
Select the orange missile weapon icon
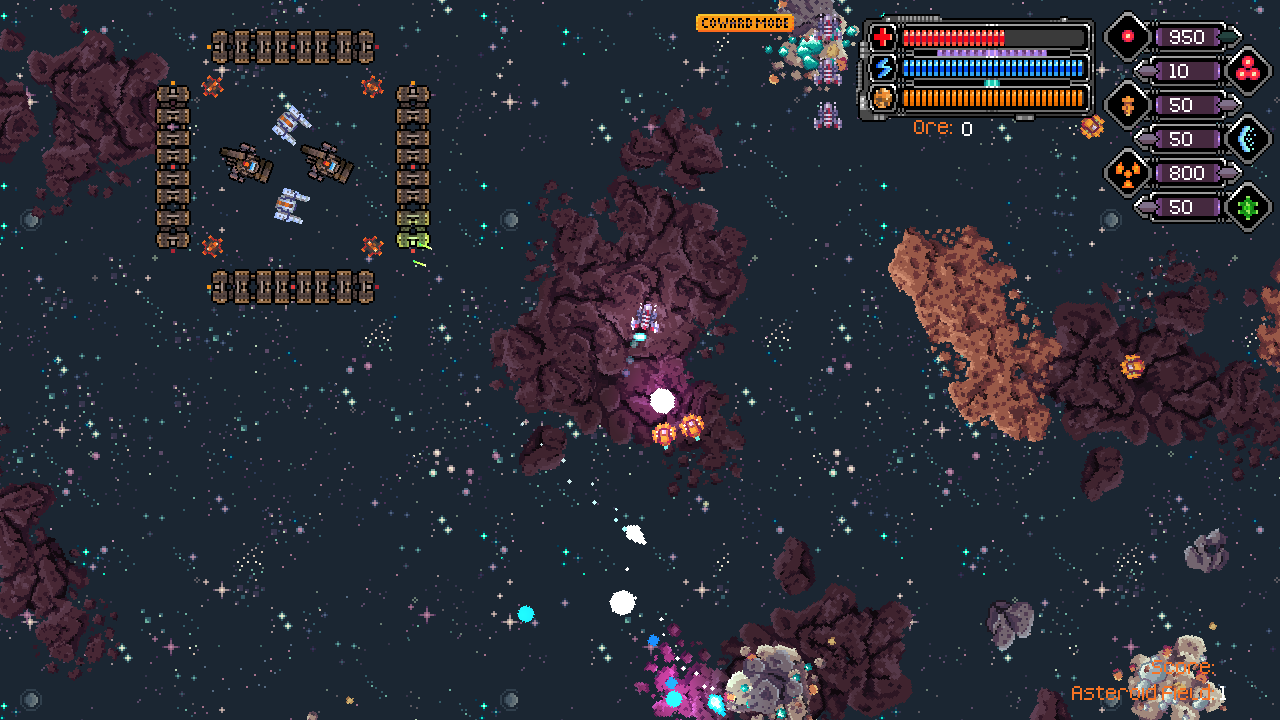pos(1127,105)
